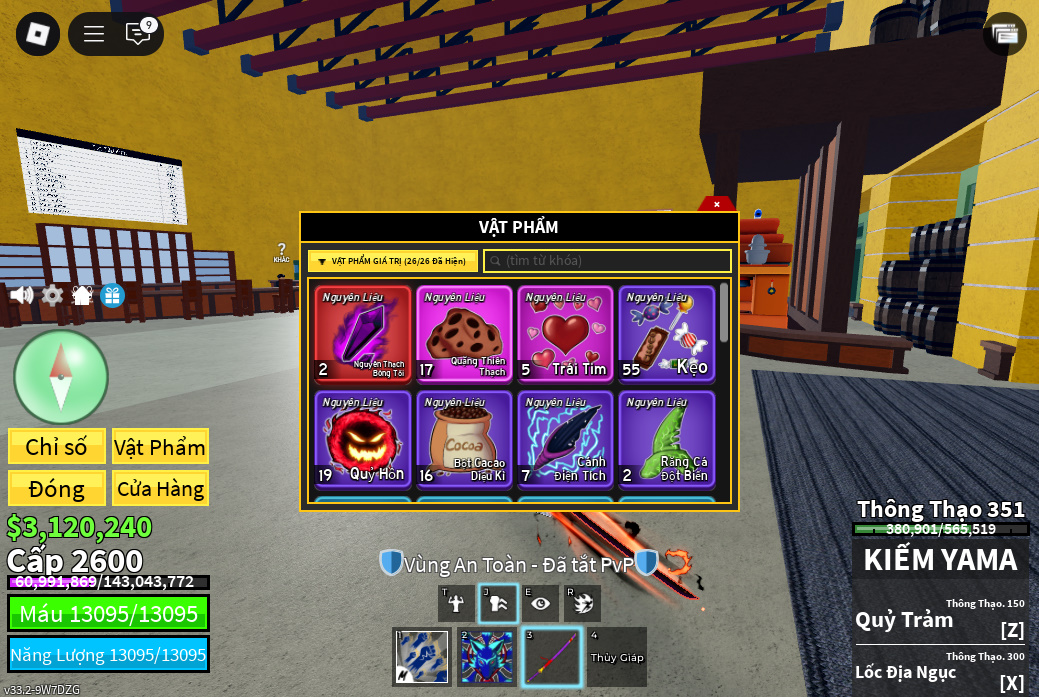This screenshot has height=697, width=1039.
Task: Select the Trái Tim hearts item
Action: [x=565, y=334]
